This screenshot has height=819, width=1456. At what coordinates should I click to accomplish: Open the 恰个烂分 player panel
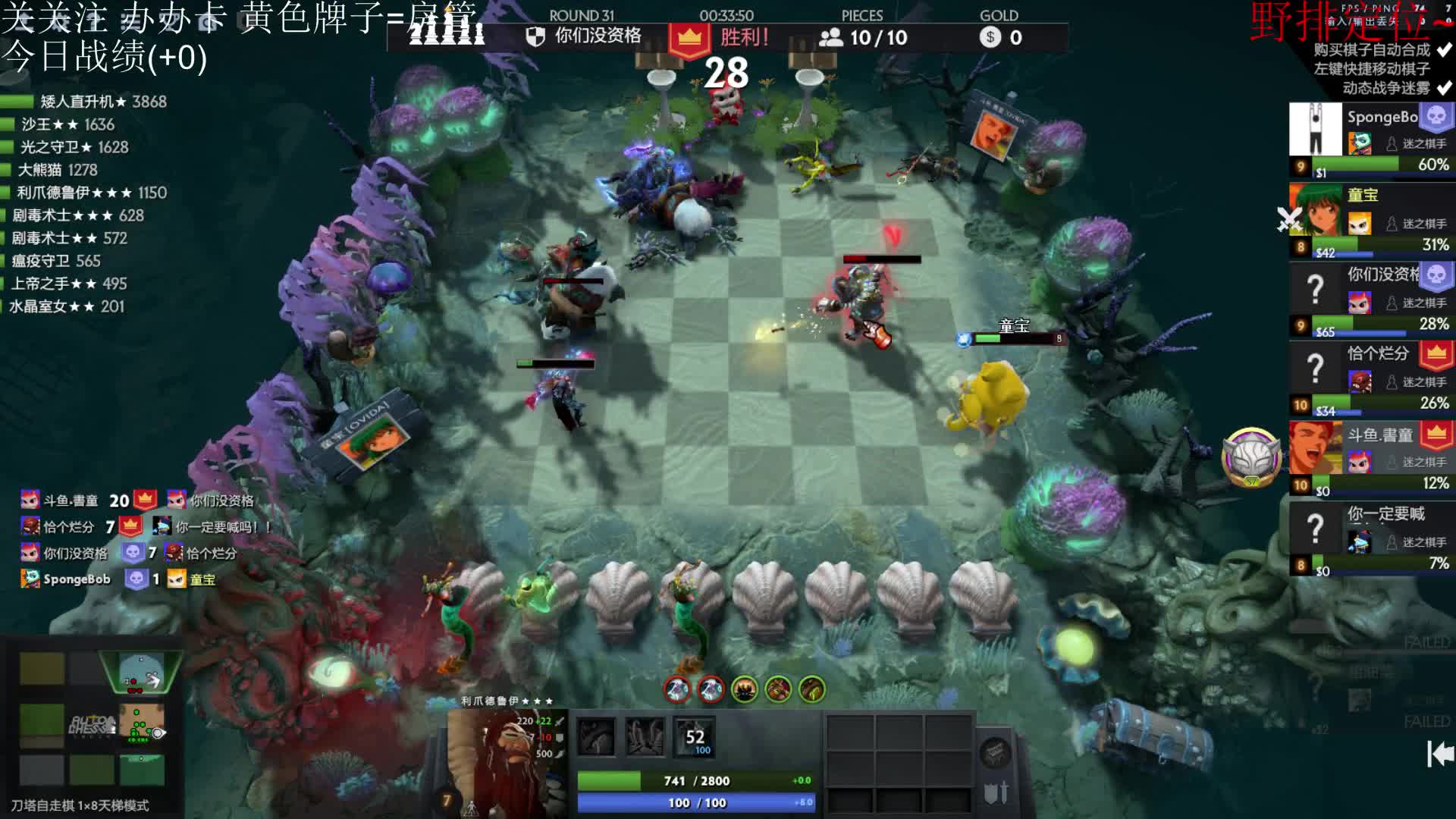(x=1371, y=379)
